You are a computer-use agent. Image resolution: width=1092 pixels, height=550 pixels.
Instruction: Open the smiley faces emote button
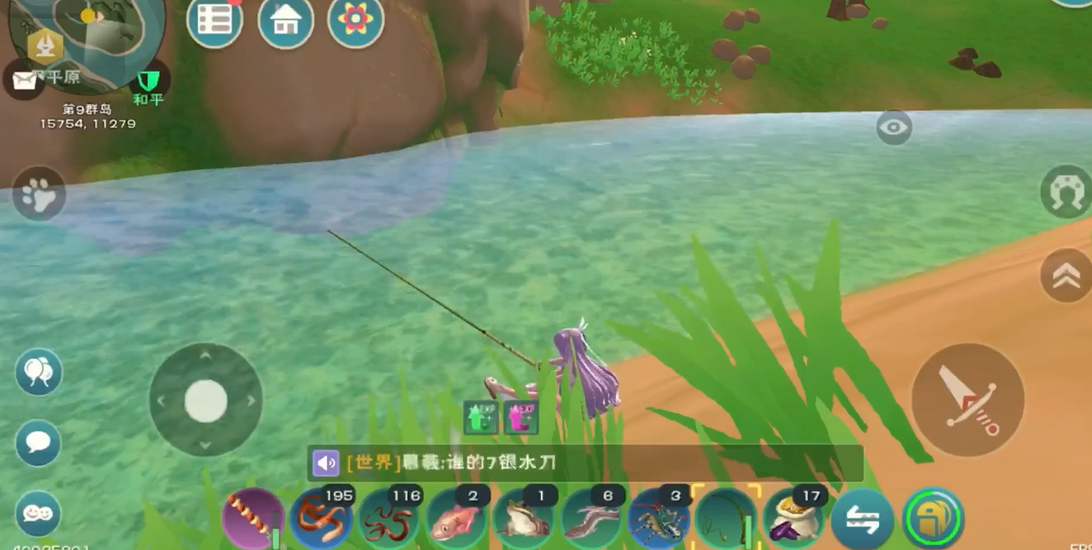(38, 514)
